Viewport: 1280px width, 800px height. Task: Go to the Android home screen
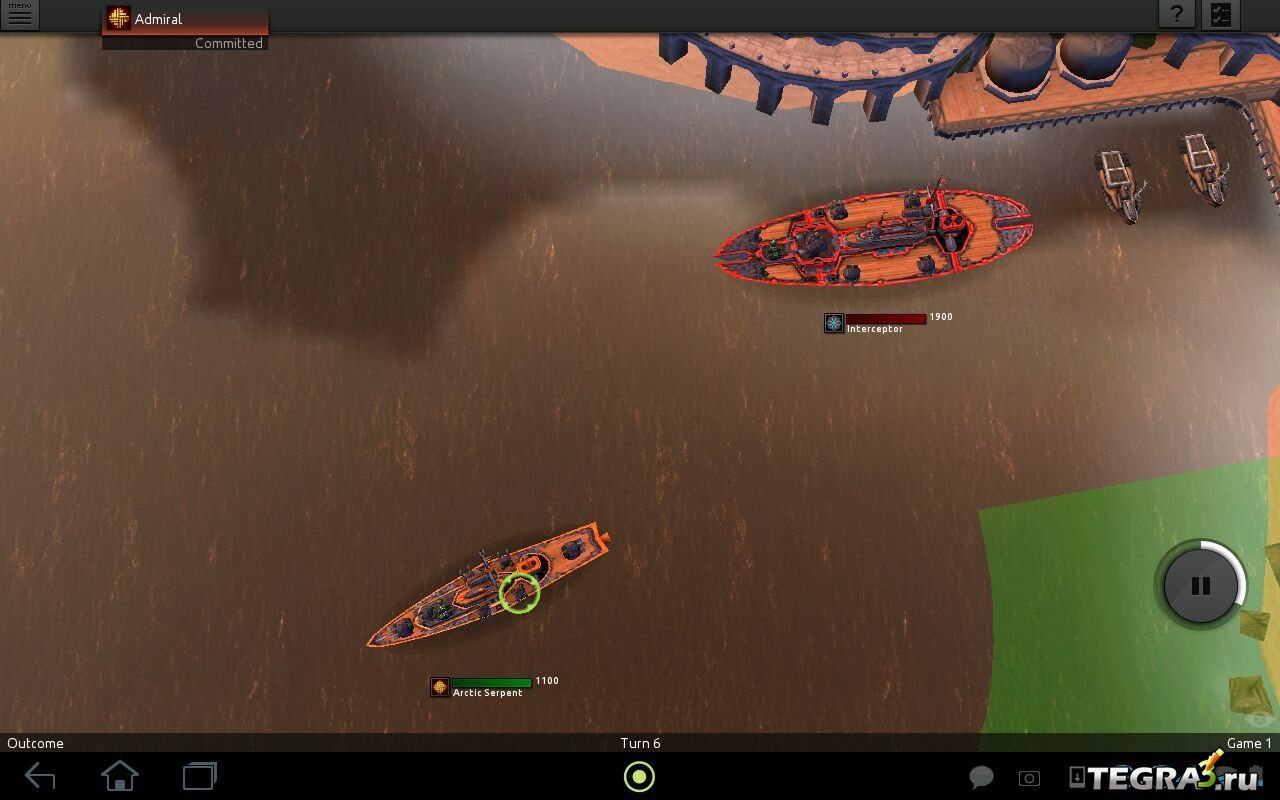(119, 776)
